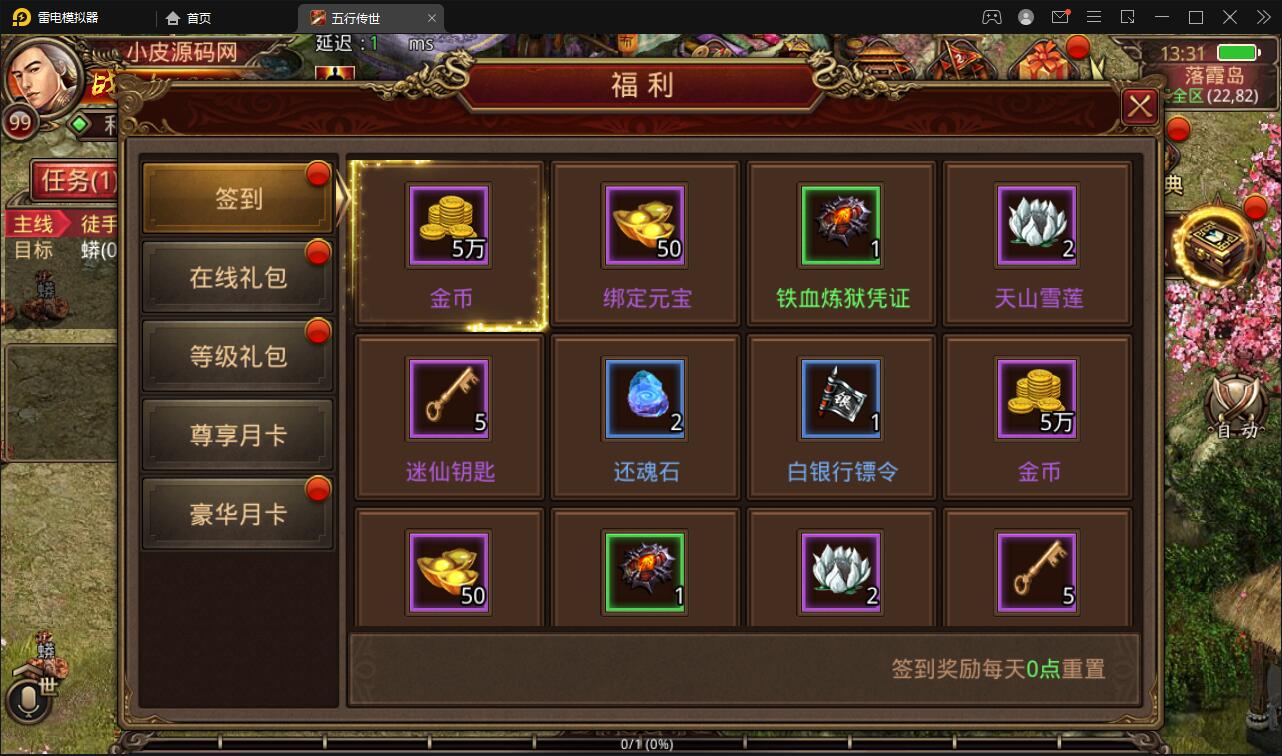Open the hamburger menu in the titlebar
The image size is (1282, 756).
click(1094, 17)
